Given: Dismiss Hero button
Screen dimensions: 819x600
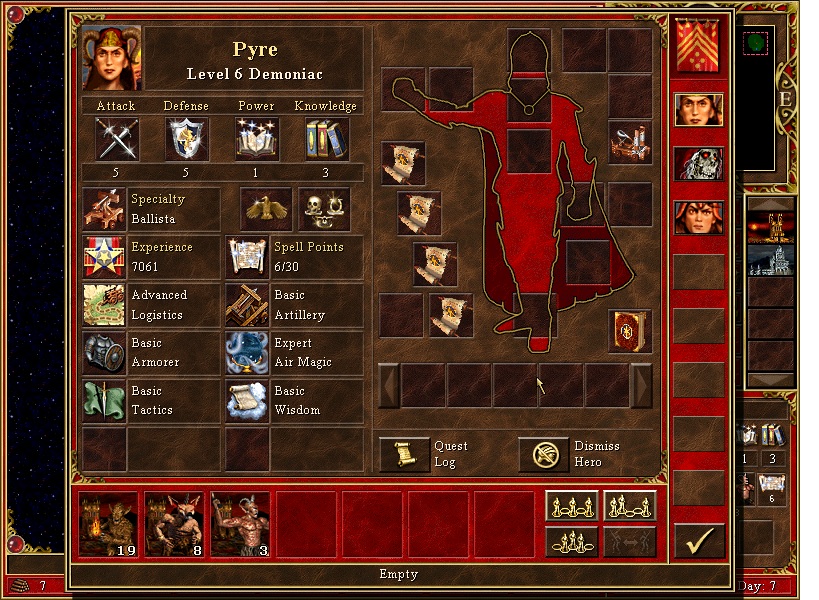Looking at the screenshot, I should [x=544, y=454].
